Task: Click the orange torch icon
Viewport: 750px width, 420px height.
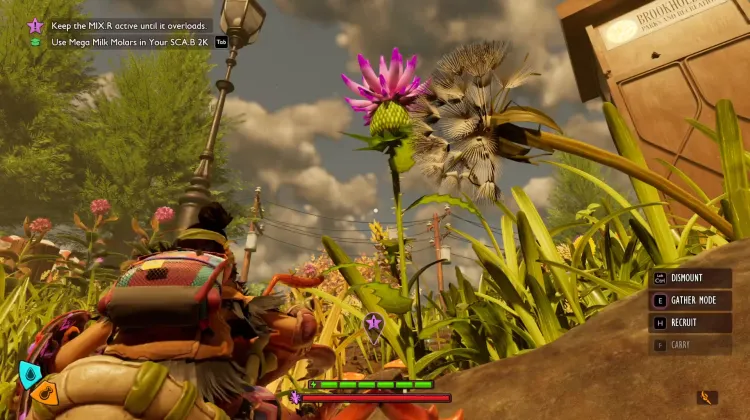Action: (708, 397)
